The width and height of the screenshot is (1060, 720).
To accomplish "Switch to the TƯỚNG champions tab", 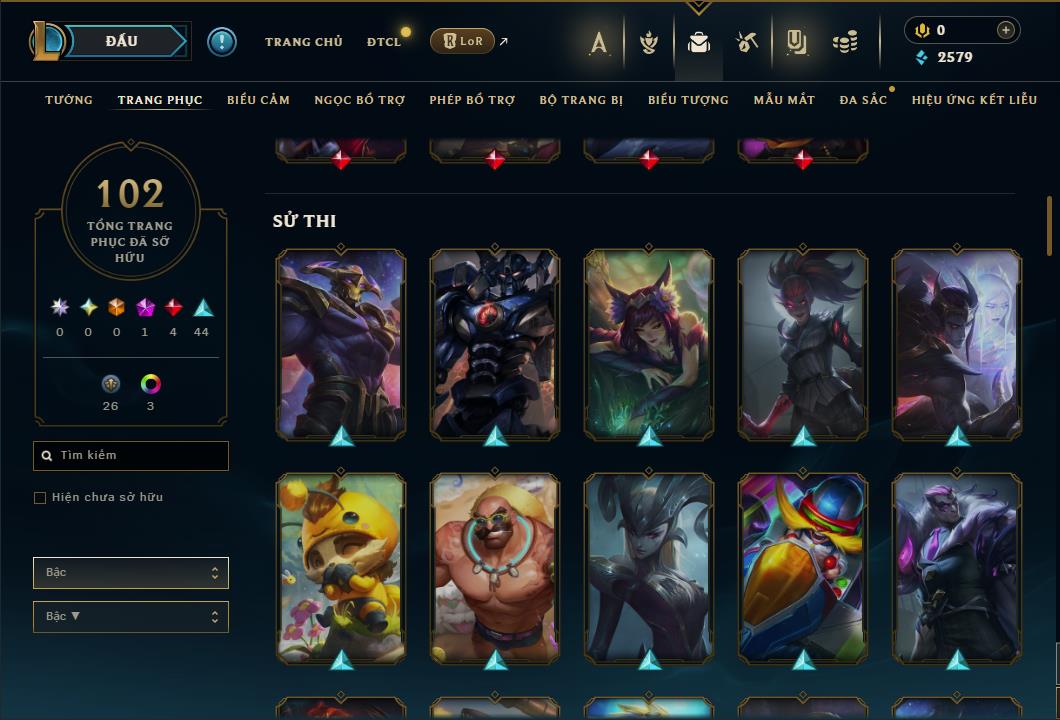I will click(69, 100).
